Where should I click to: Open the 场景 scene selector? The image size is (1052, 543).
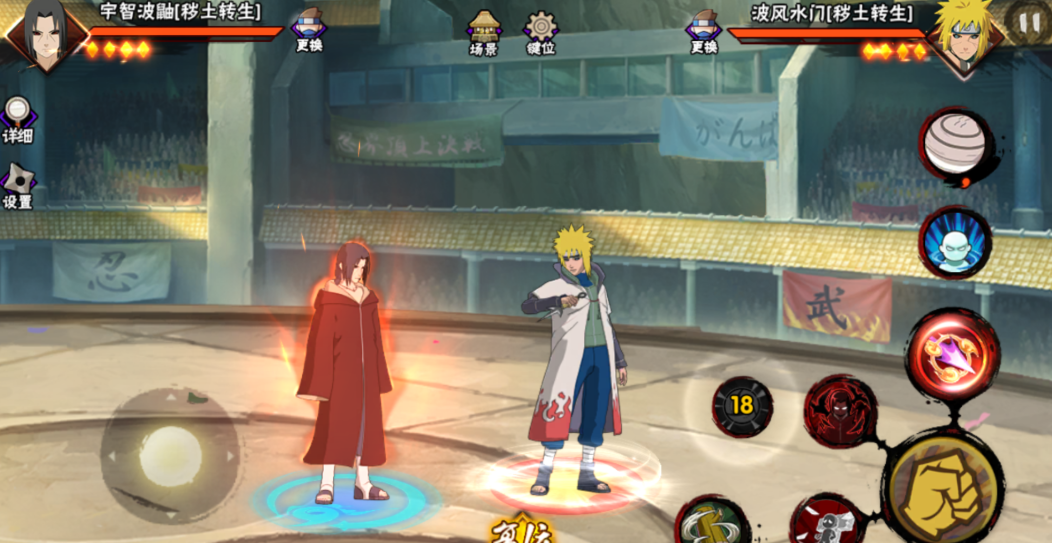click(485, 31)
